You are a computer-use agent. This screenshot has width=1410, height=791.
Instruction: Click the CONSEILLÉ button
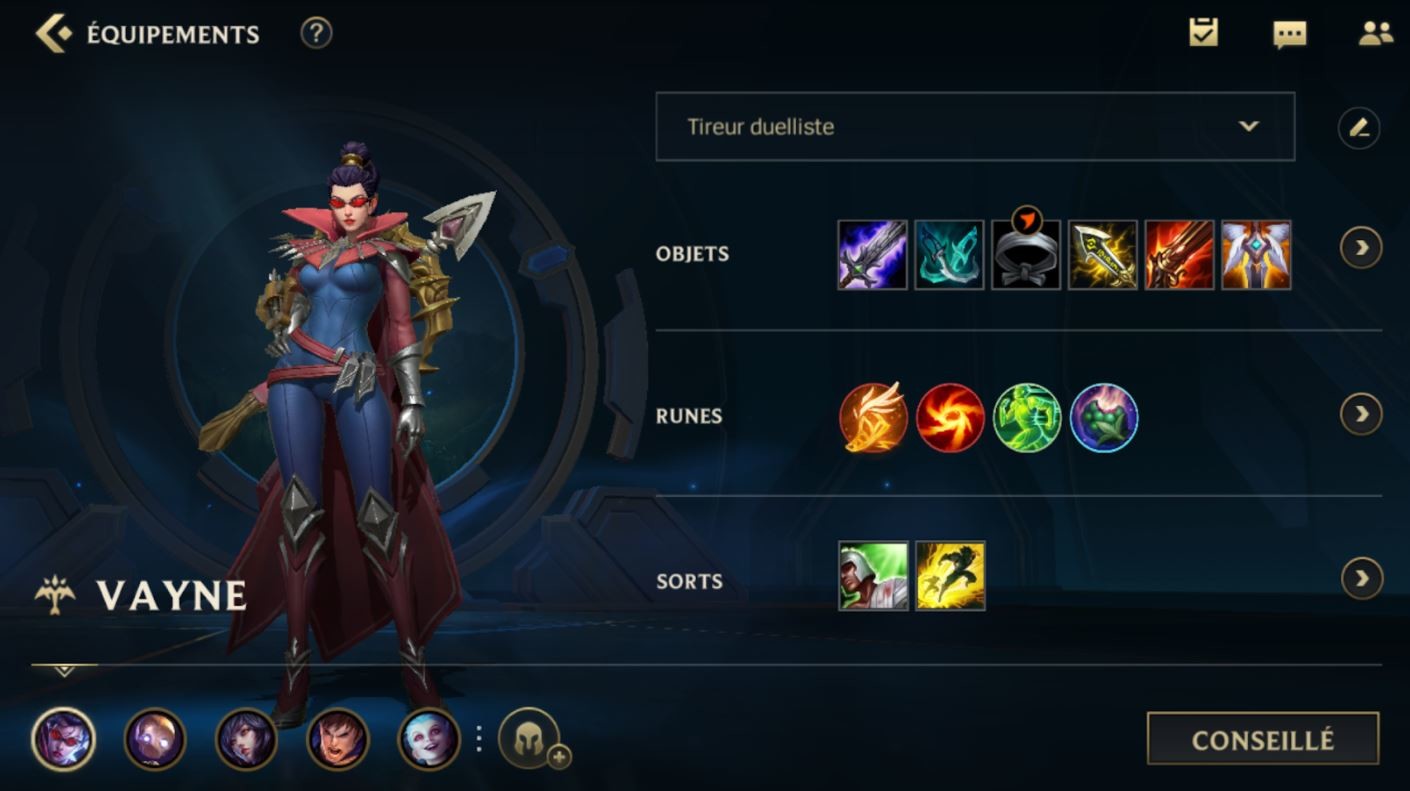[x=1262, y=740]
